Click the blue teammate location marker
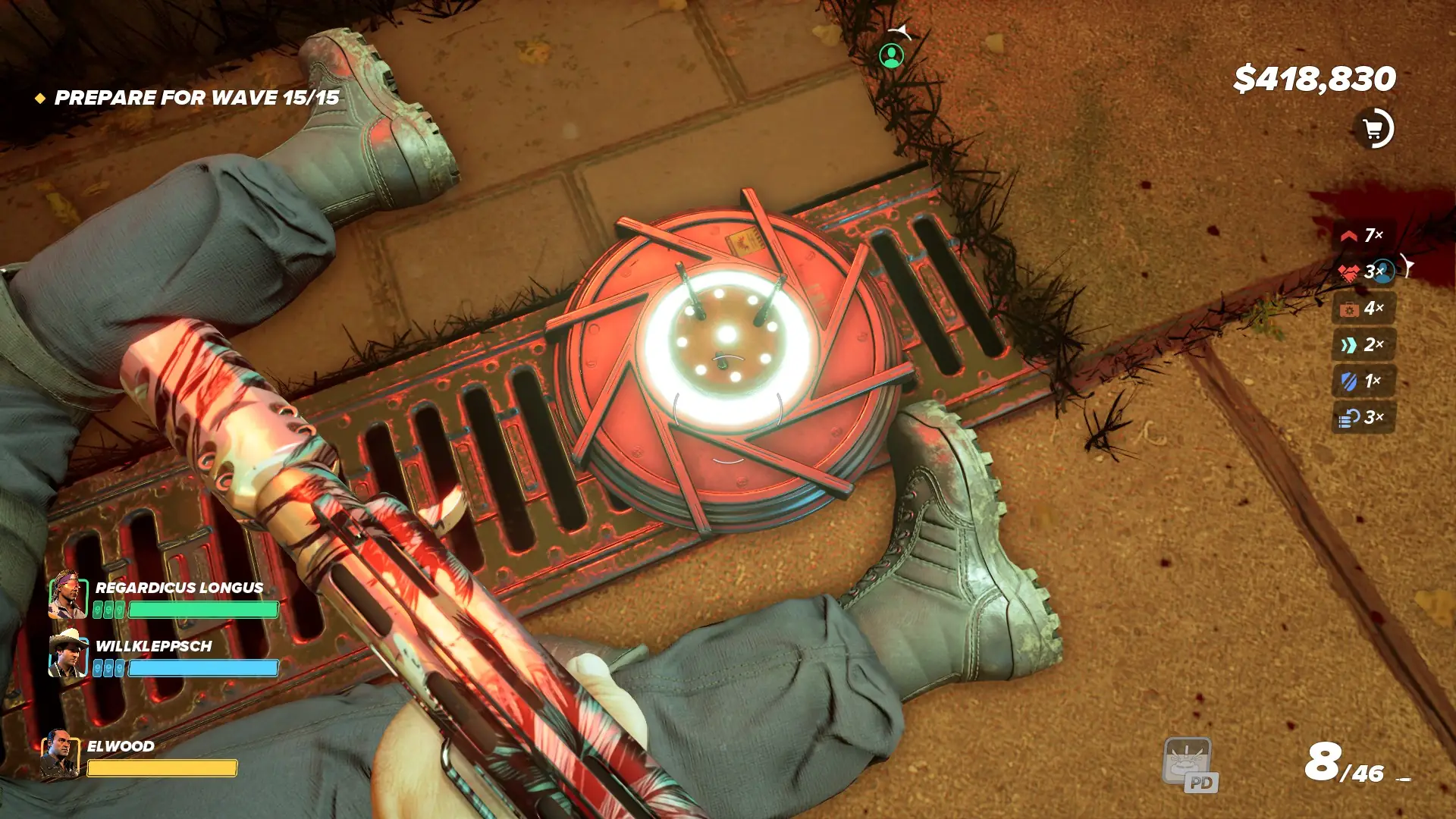The height and width of the screenshot is (819, 1456). point(1384,271)
